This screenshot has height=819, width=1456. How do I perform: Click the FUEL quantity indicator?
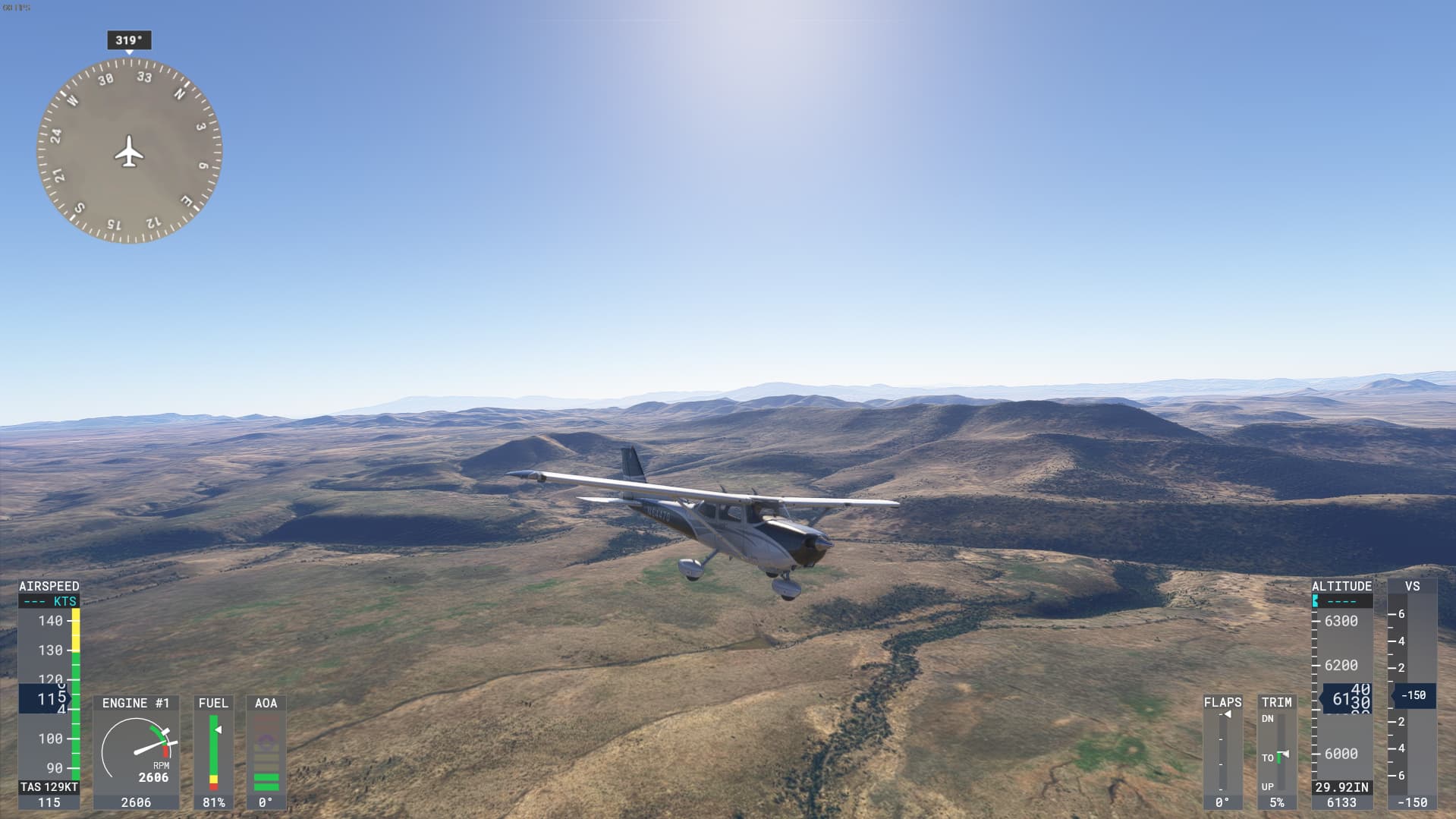214,751
